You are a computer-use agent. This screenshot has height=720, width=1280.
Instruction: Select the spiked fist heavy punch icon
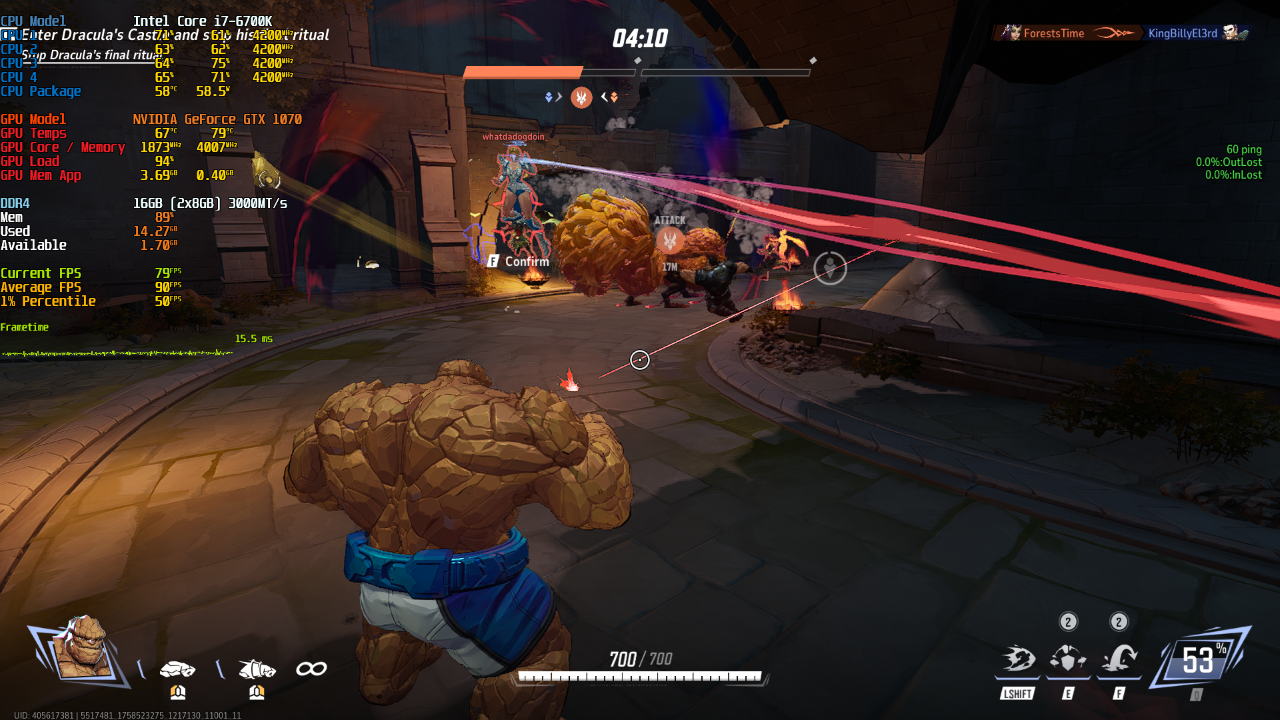pyautogui.click(x=257, y=668)
